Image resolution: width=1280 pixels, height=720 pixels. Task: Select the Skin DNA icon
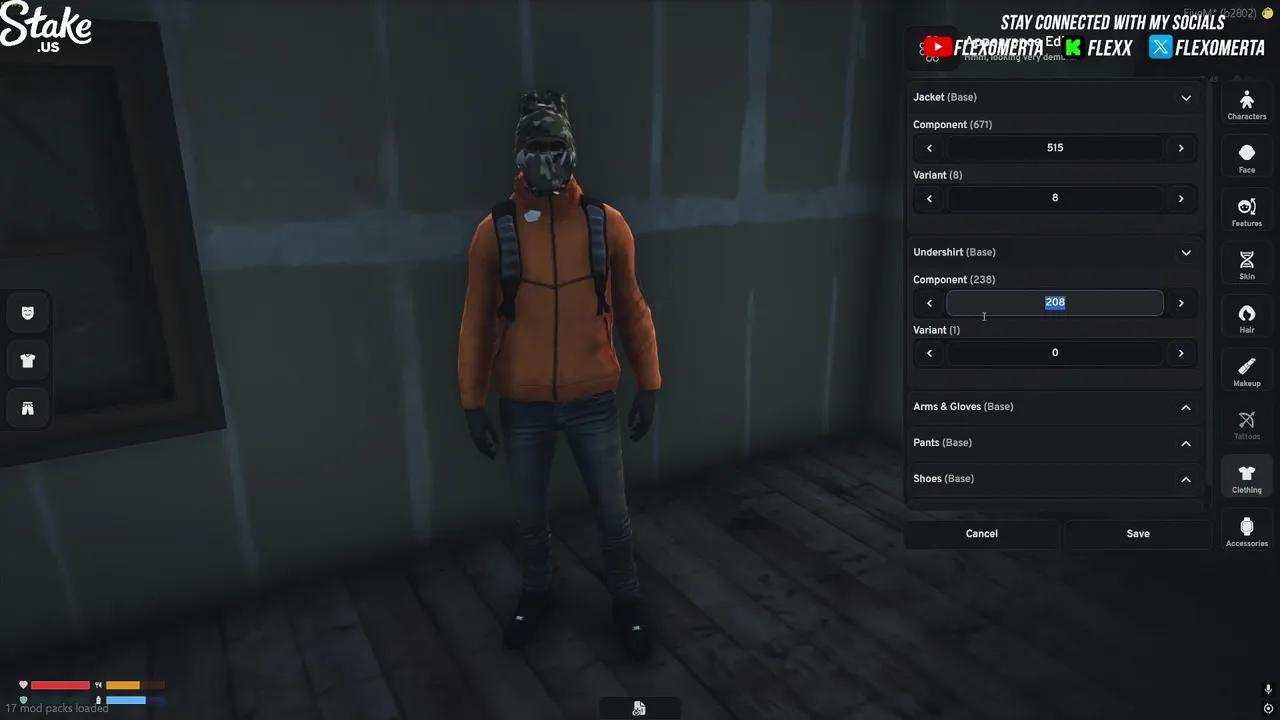pyautogui.click(x=1246, y=263)
